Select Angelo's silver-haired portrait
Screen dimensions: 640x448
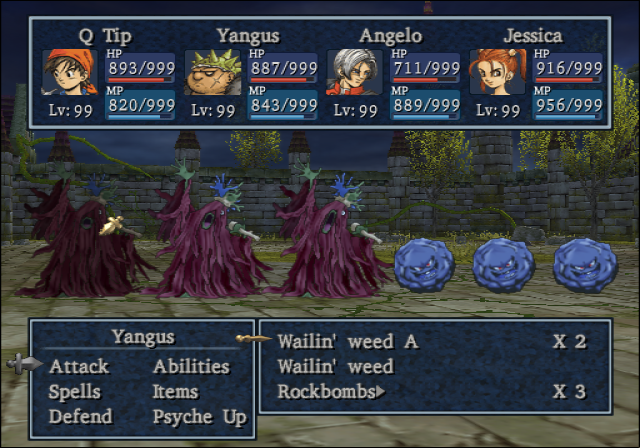coord(354,72)
